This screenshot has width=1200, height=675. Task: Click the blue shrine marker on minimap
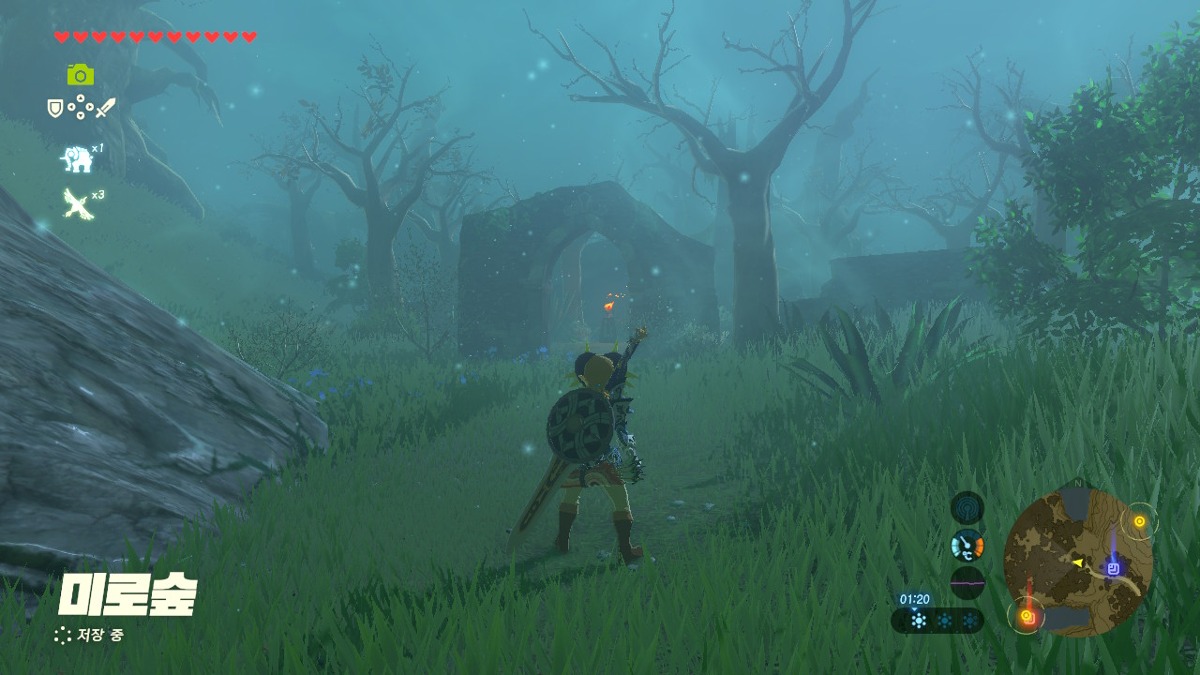[x=1113, y=568]
